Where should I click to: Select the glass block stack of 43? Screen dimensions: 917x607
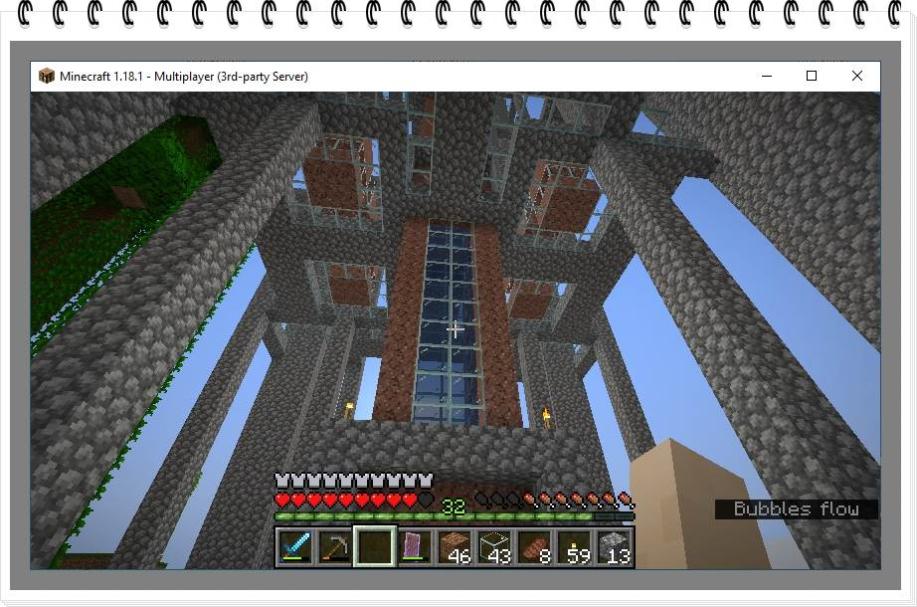point(495,547)
